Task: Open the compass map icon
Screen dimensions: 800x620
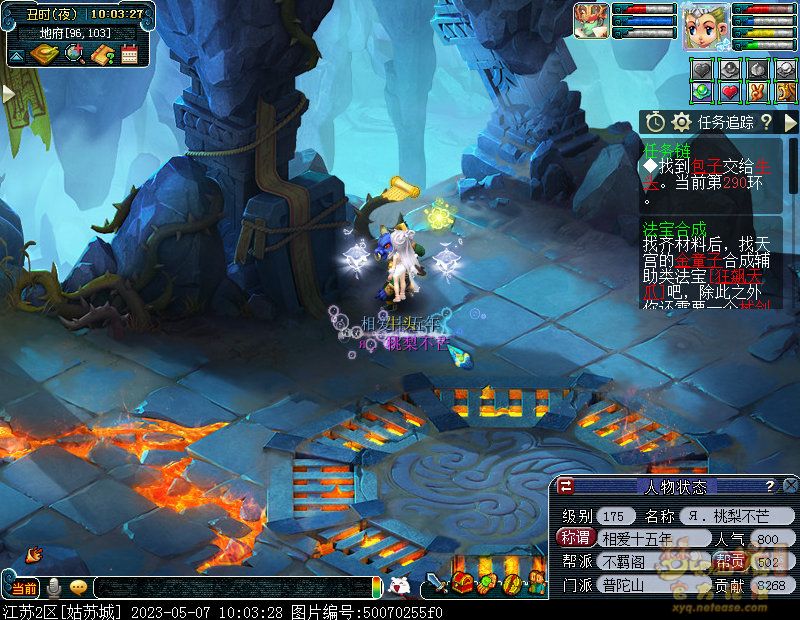Action: [x=45, y=54]
